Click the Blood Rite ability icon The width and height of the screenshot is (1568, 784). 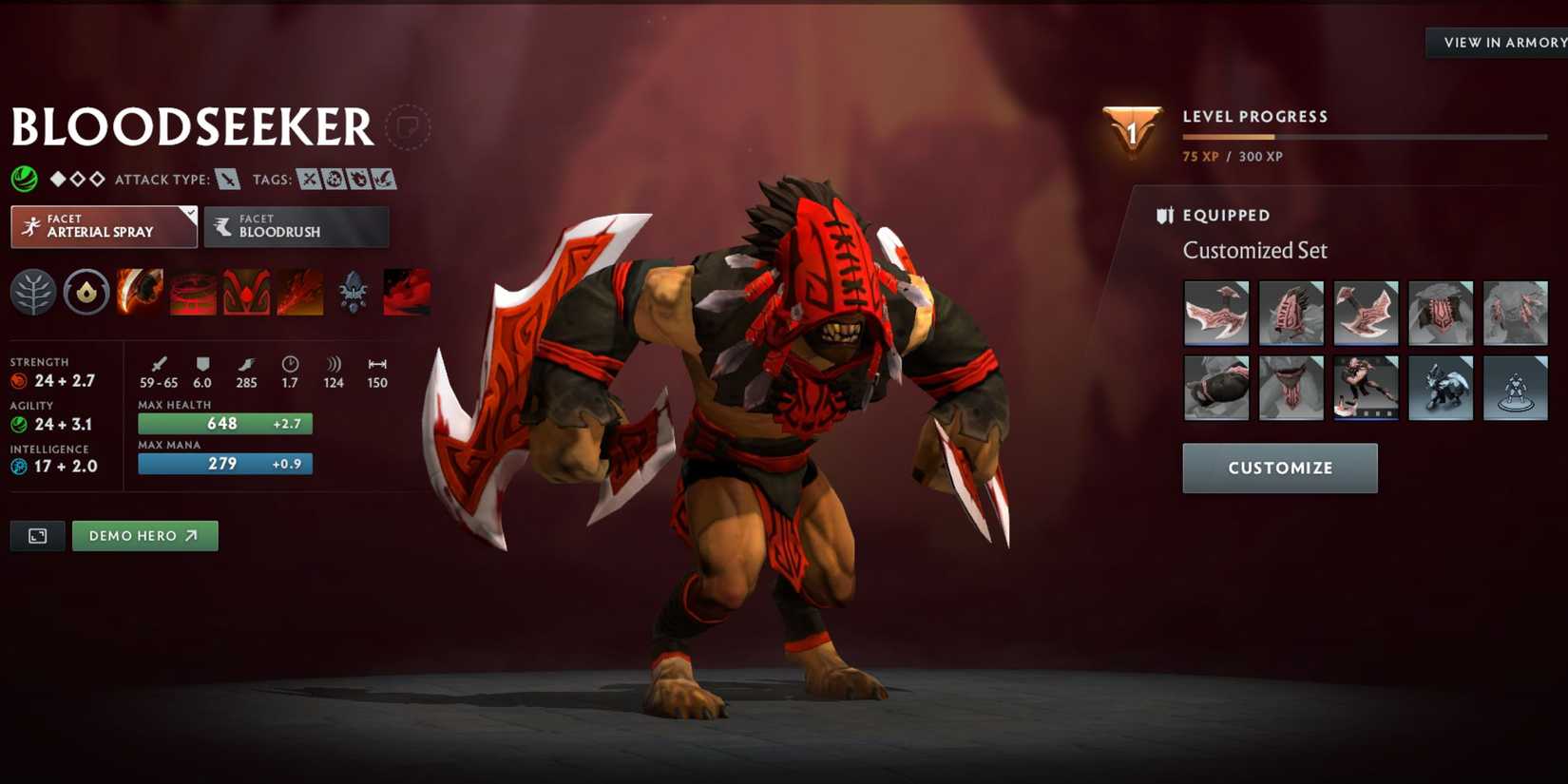coord(193,293)
